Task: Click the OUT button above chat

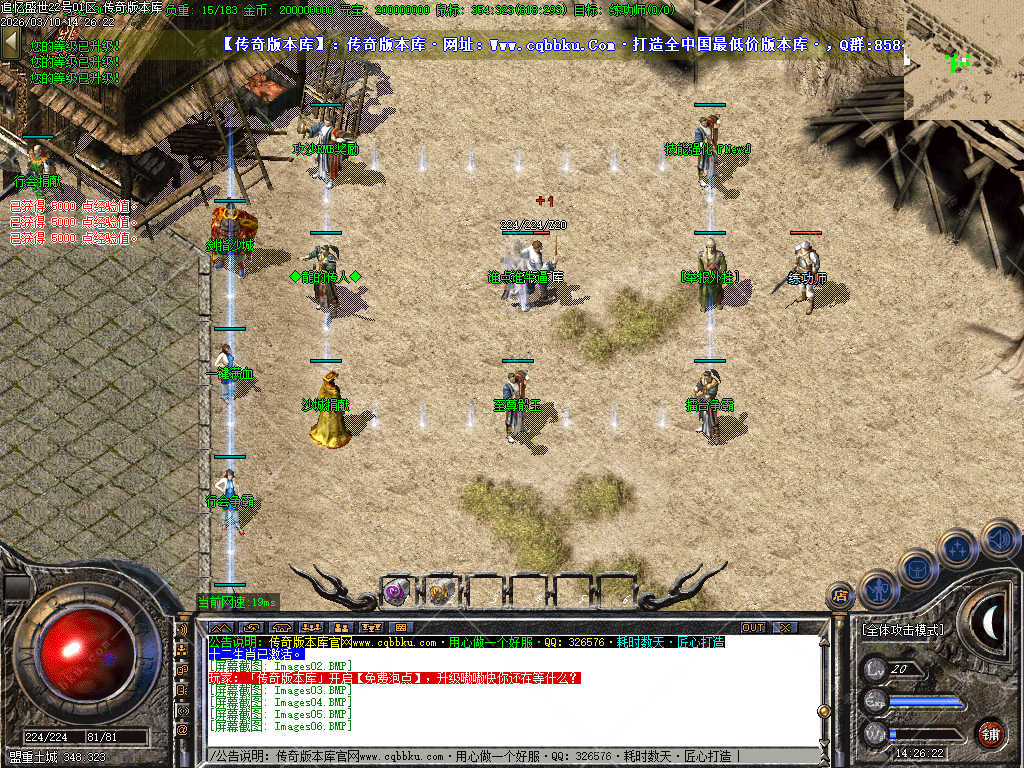Action: 752,627
